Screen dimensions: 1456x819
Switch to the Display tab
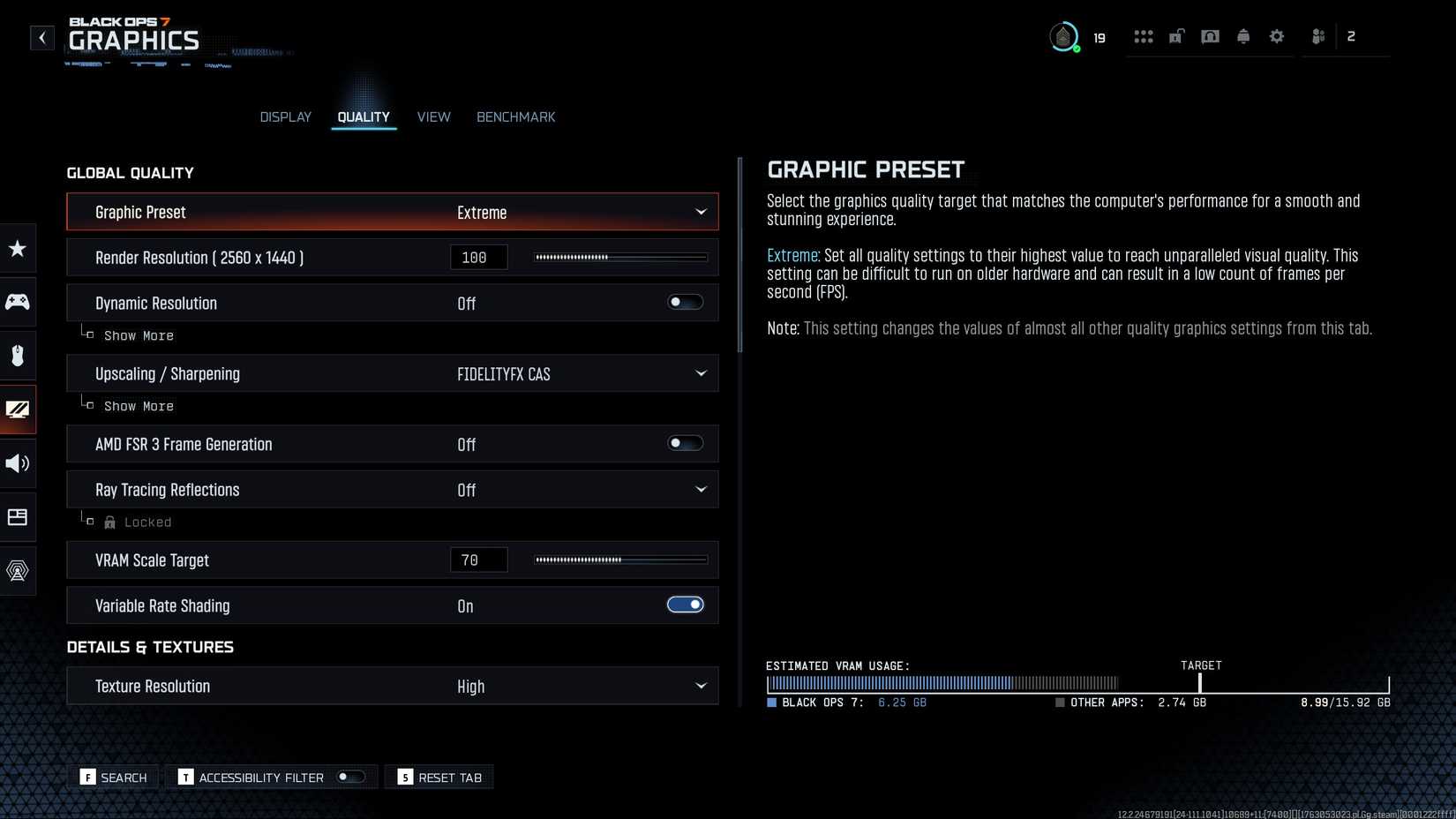click(285, 117)
